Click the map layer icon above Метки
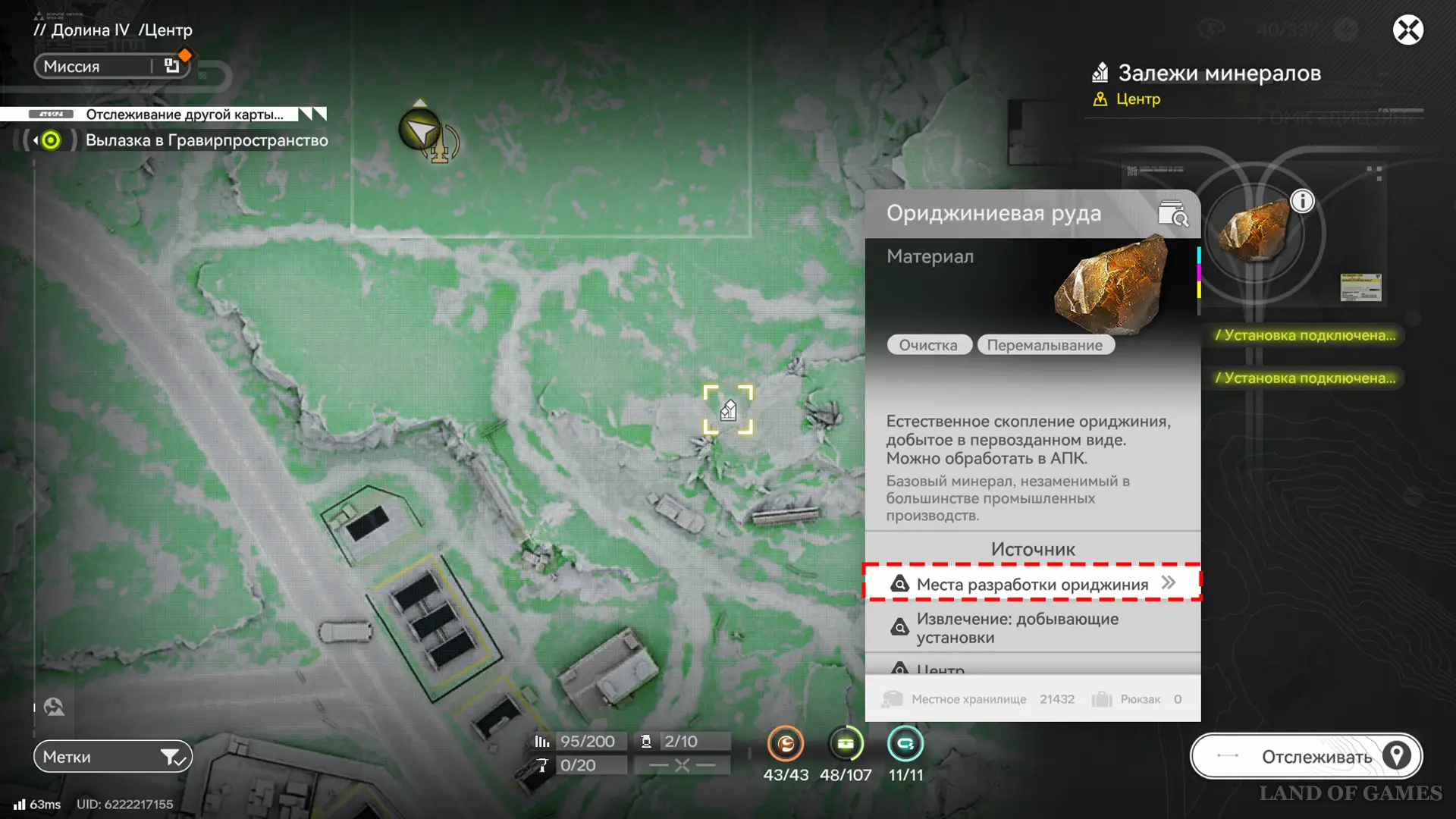Viewport: 1456px width, 819px height. [54, 707]
